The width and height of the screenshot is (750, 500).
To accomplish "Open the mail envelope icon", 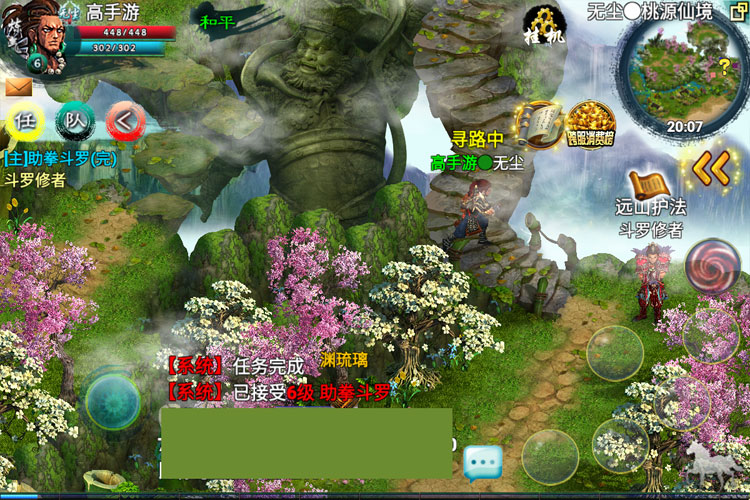I will [17, 87].
